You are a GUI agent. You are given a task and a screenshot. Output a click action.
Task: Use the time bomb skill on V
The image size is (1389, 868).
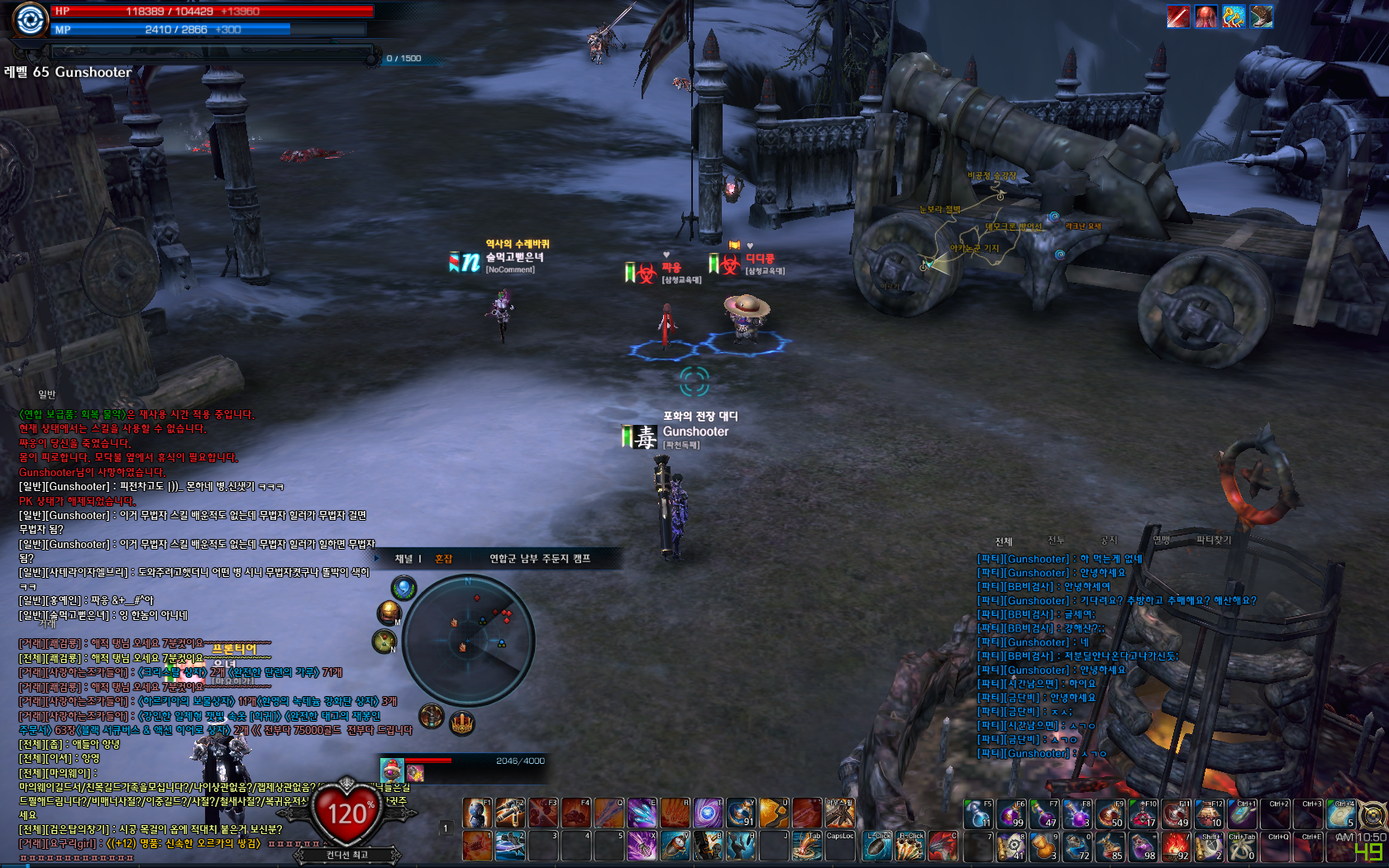[675, 846]
